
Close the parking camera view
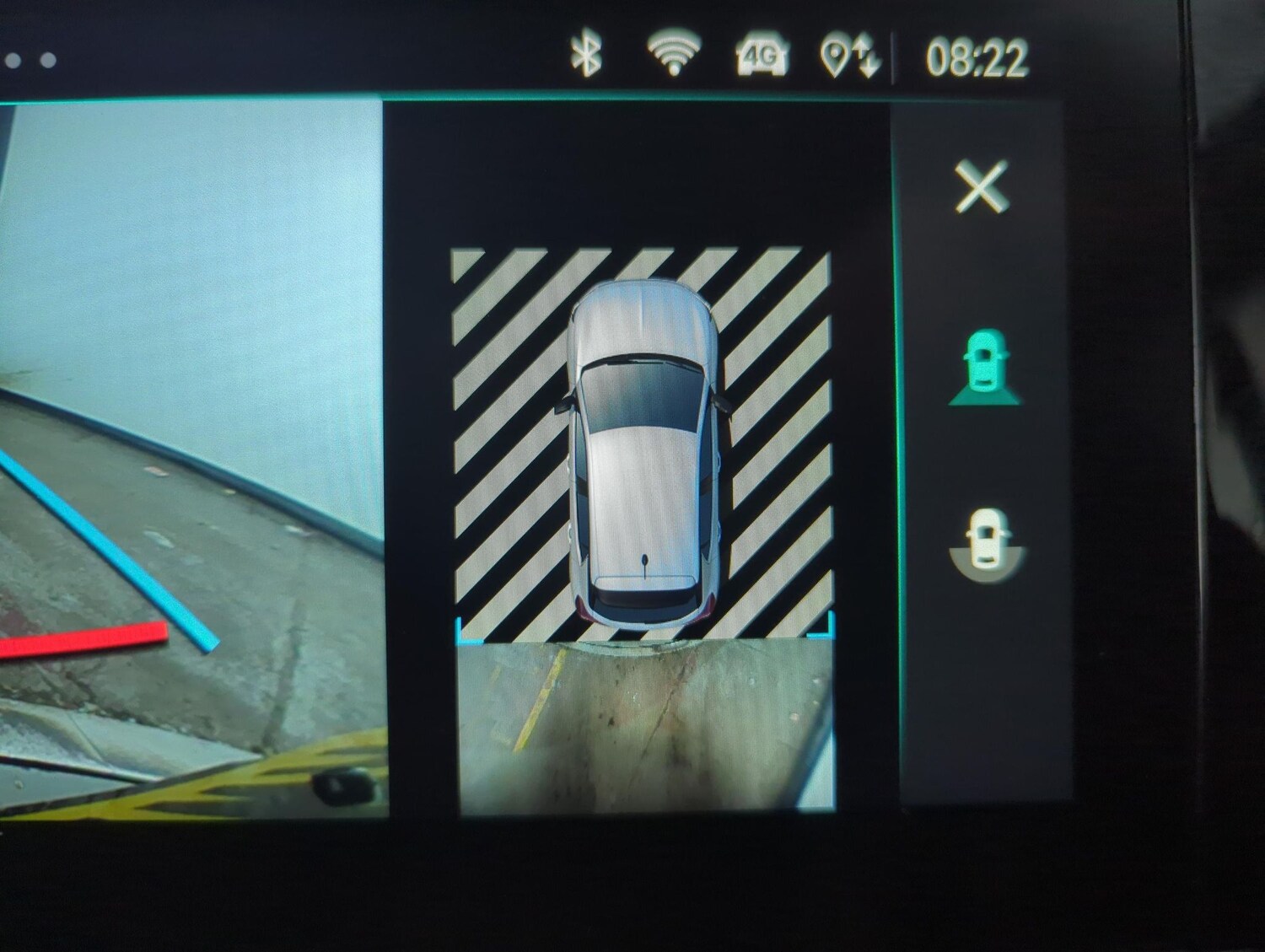click(981, 187)
